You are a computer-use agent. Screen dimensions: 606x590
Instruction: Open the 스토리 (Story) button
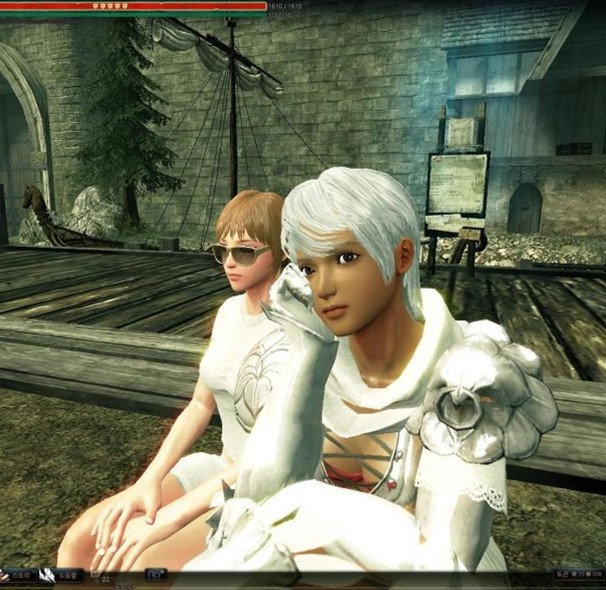19,575
